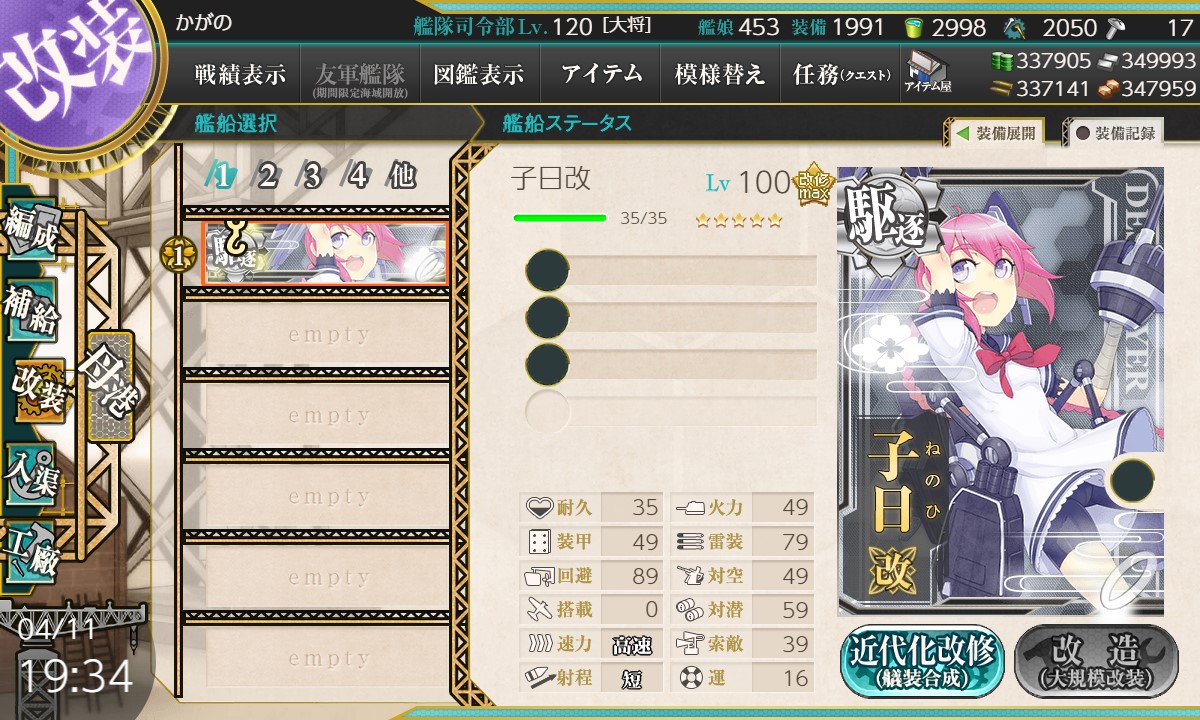This screenshot has height=720, width=1200.
Task: Switch to fleet tab 4
Action: click(357, 177)
